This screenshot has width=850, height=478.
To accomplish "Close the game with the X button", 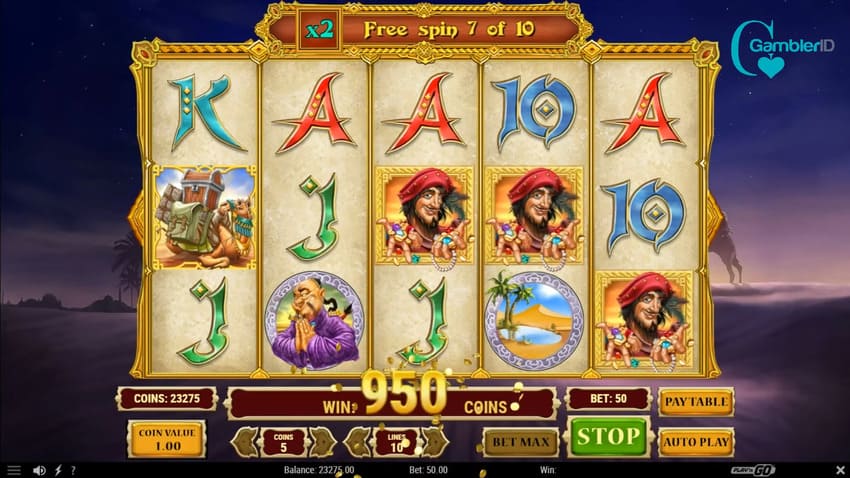I will coord(838,470).
